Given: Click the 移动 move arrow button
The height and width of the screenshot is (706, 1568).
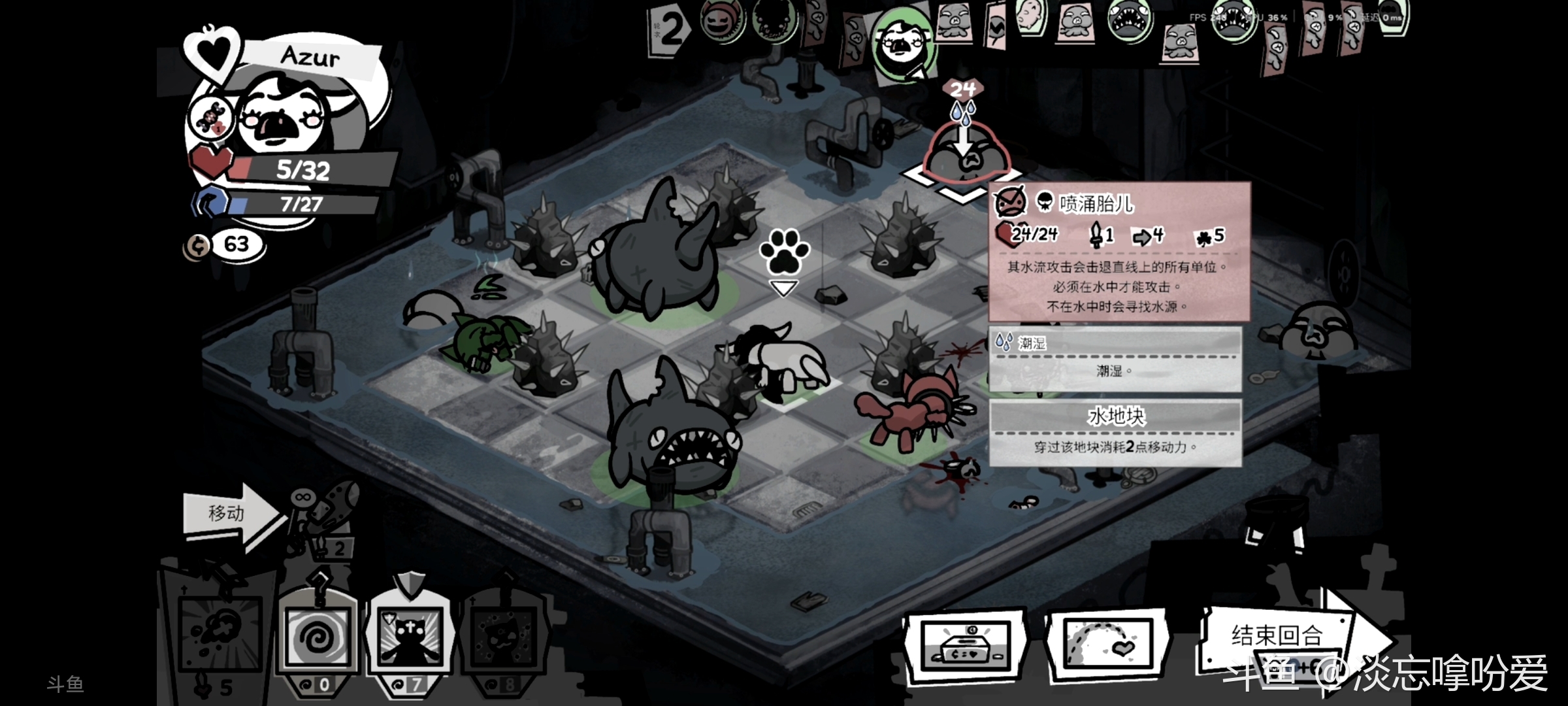Looking at the screenshot, I should [230, 513].
